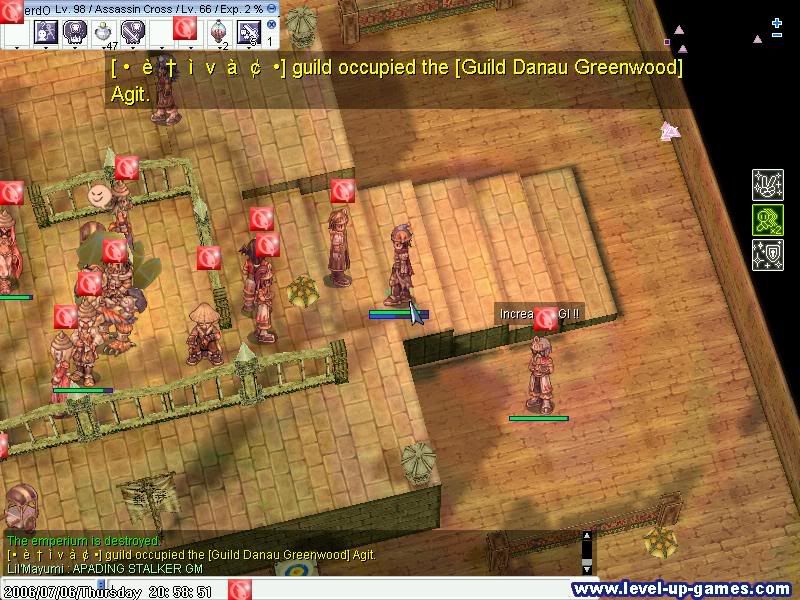Minimize the character basic info bar
The image size is (800, 600).
coord(272,8)
